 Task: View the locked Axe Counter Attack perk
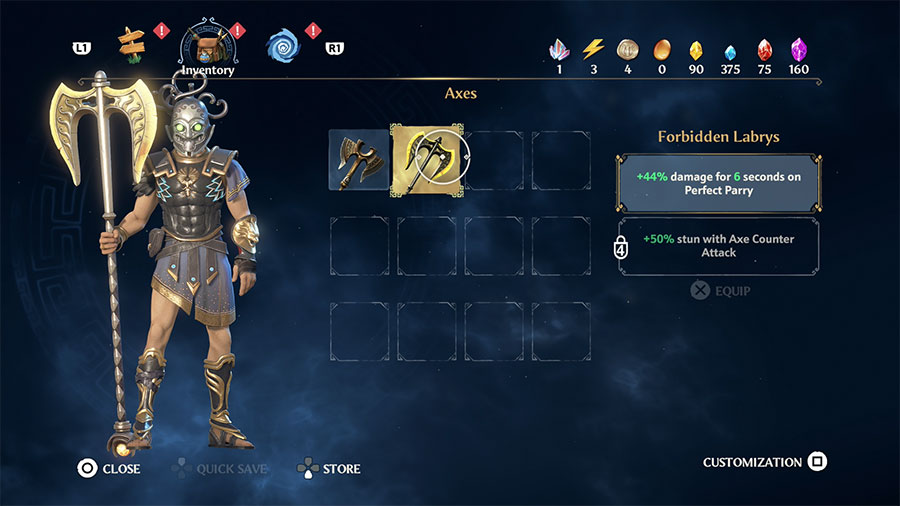pos(720,246)
